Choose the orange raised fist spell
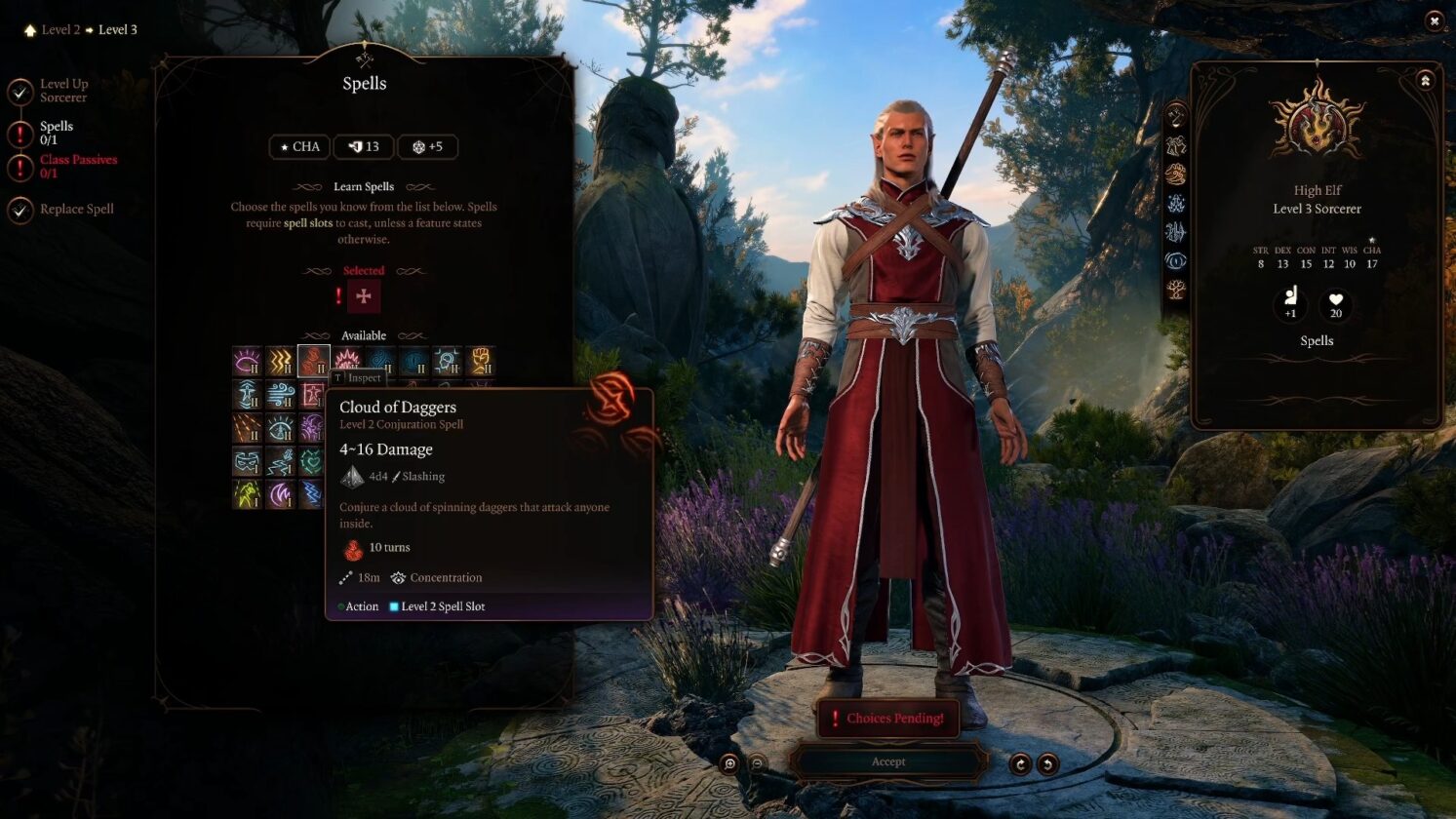Viewport: 1456px width, 819px height. coord(480,362)
